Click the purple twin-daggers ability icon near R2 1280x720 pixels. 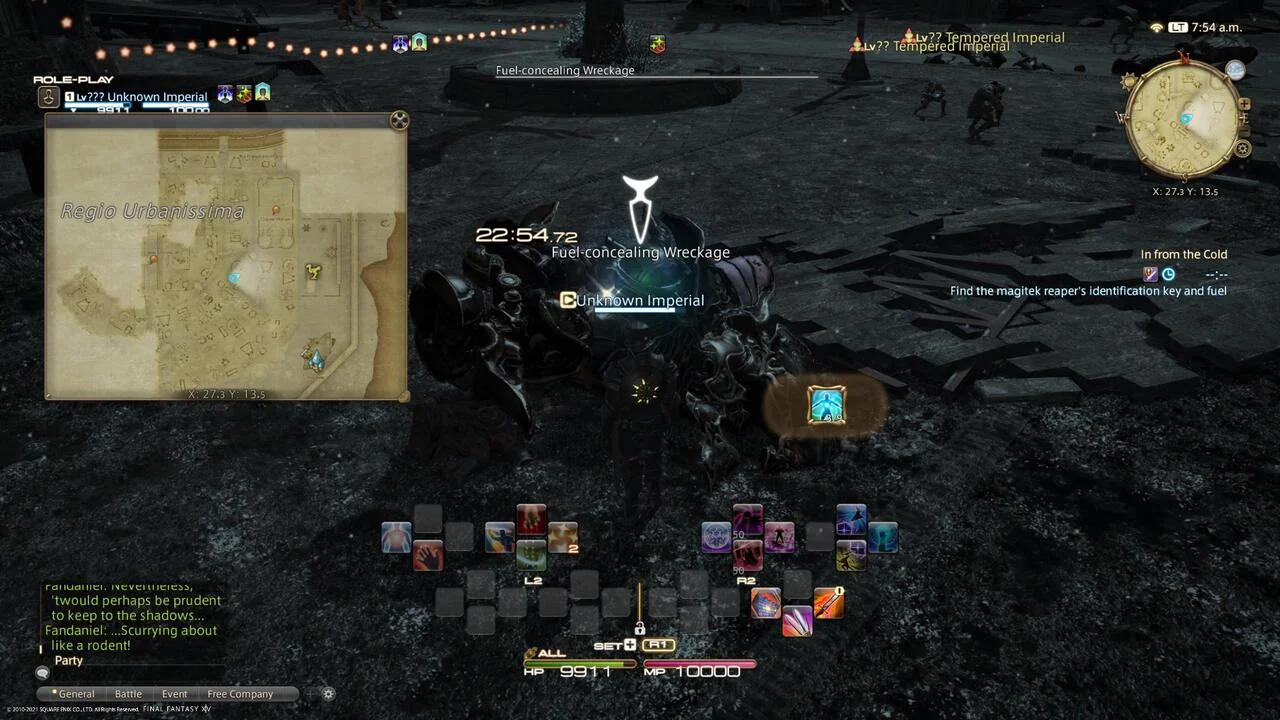click(x=796, y=620)
